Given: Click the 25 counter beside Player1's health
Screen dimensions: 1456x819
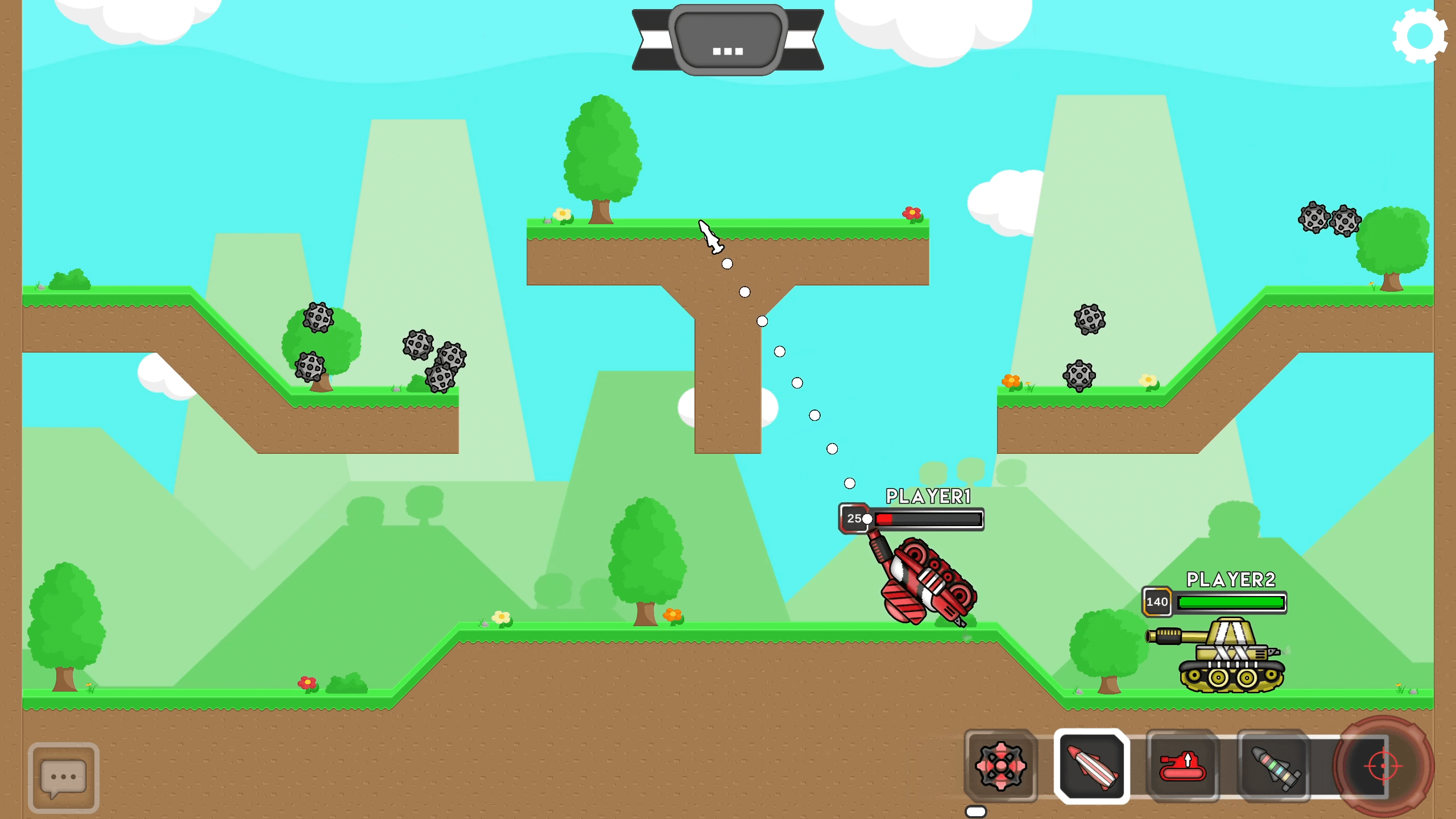Looking at the screenshot, I should tap(854, 518).
